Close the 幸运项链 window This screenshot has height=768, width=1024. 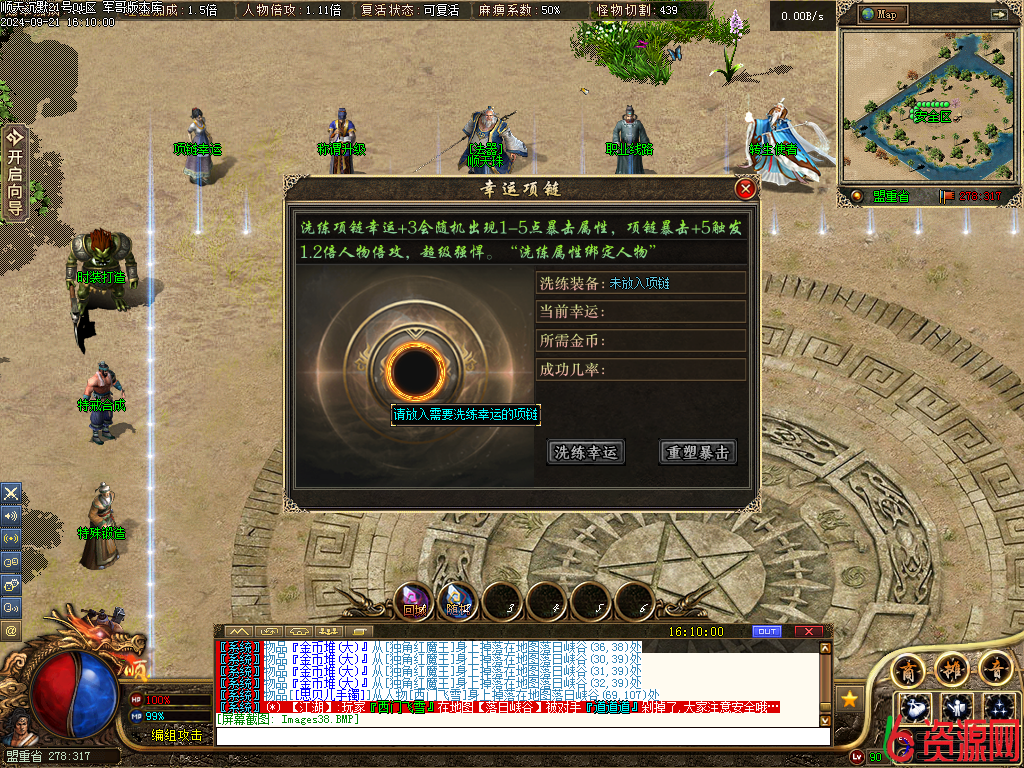(745, 189)
